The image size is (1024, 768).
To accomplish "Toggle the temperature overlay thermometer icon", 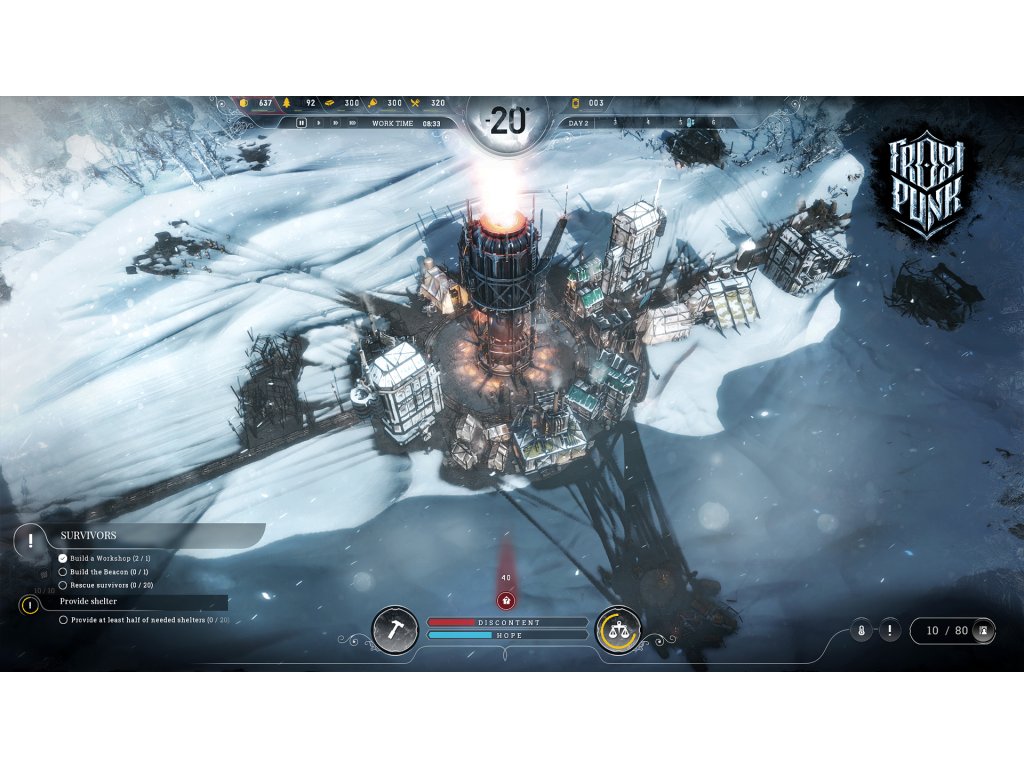I will (x=860, y=631).
